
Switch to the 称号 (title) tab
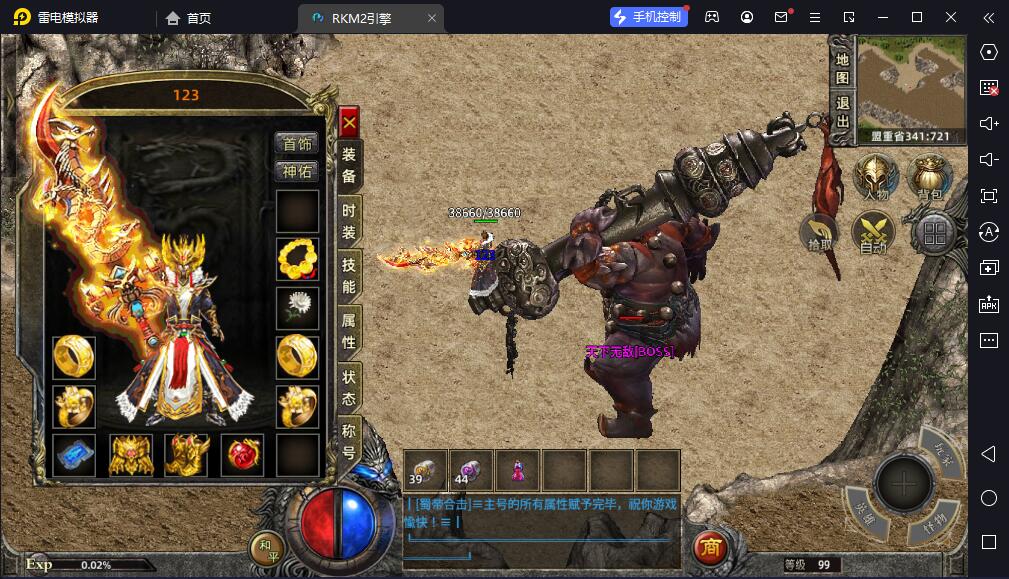coord(349,442)
